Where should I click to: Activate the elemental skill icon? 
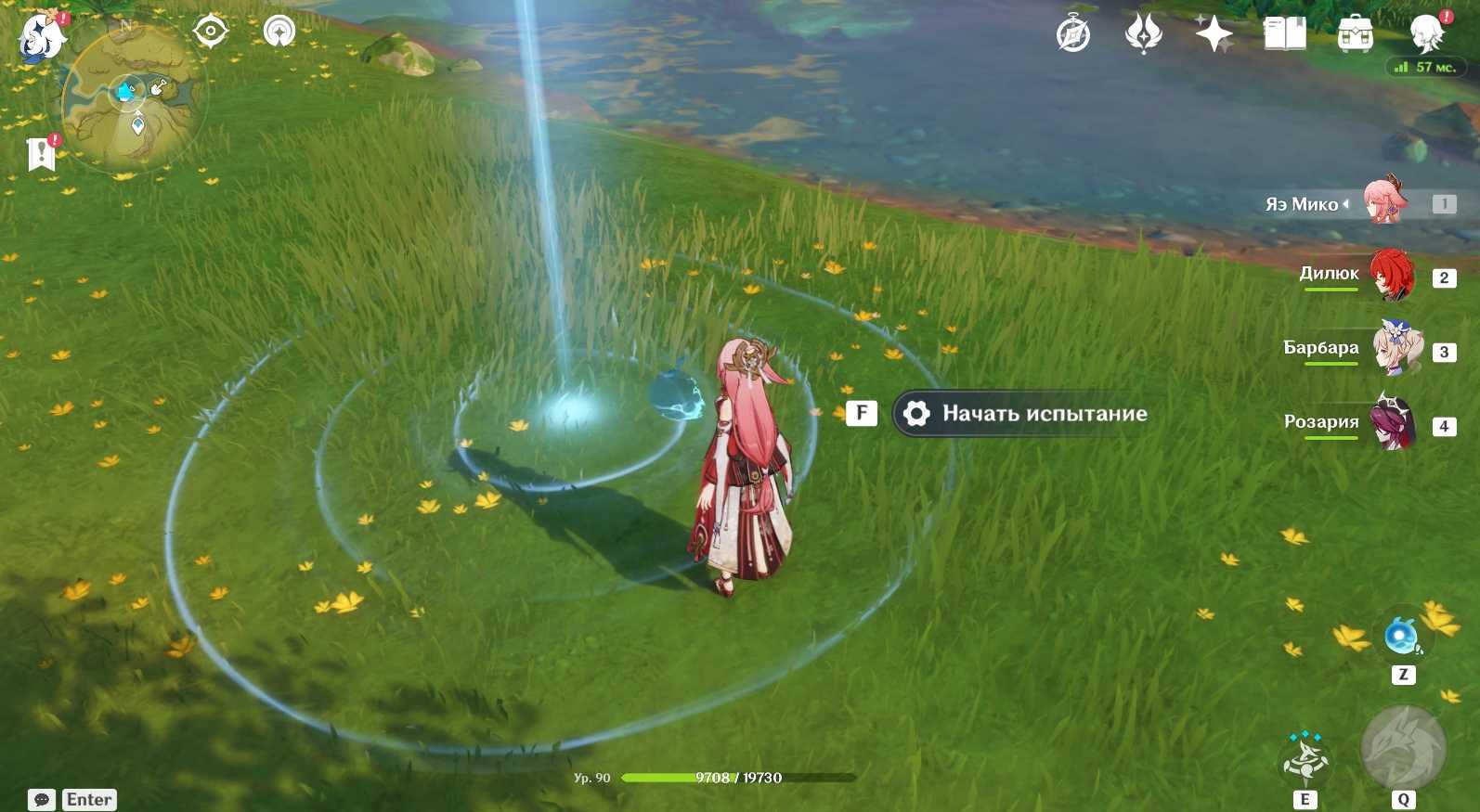click(x=1305, y=761)
